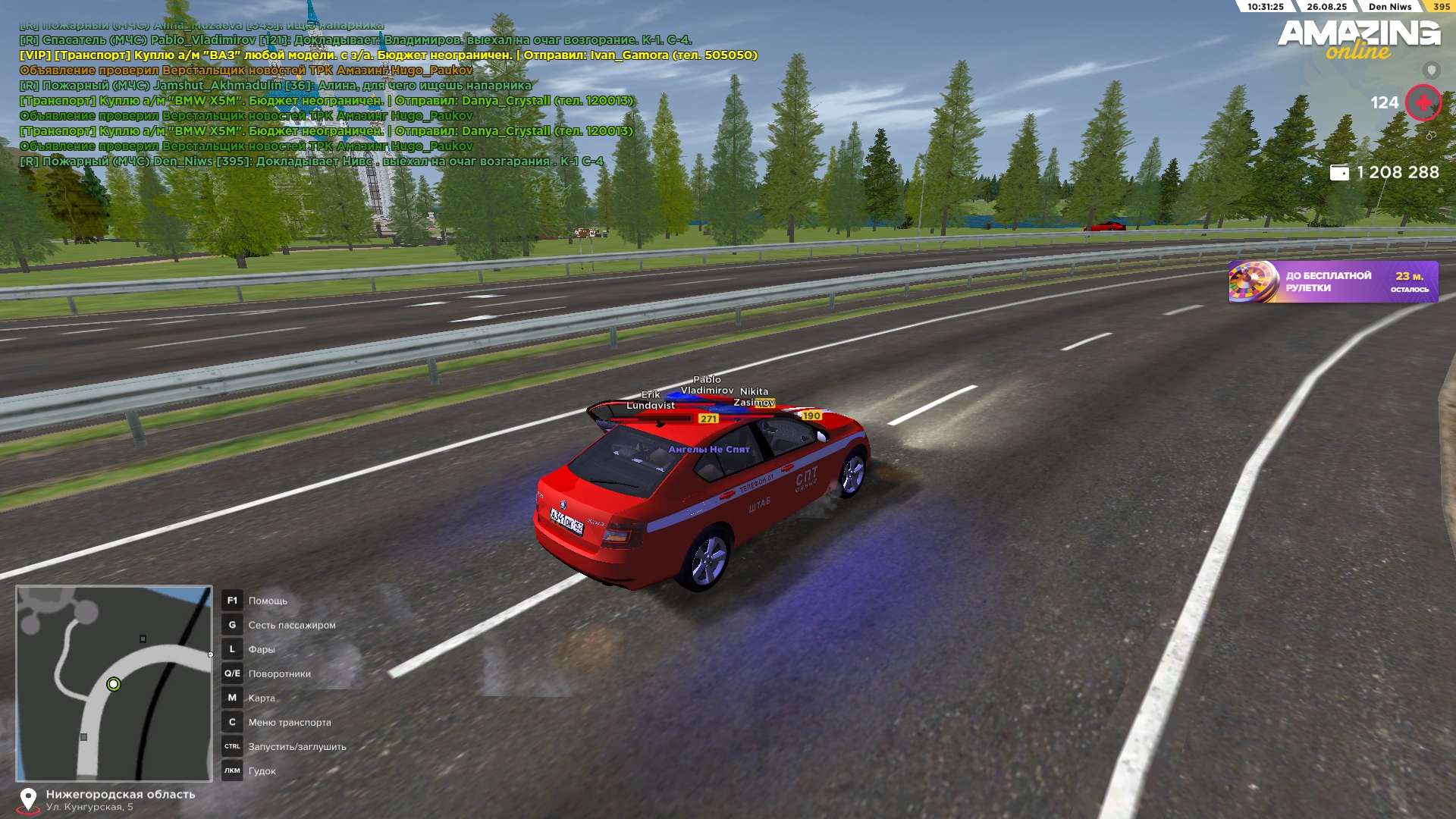Click the wallet money icon
This screenshot has width=1456, height=819.
[1339, 173]
